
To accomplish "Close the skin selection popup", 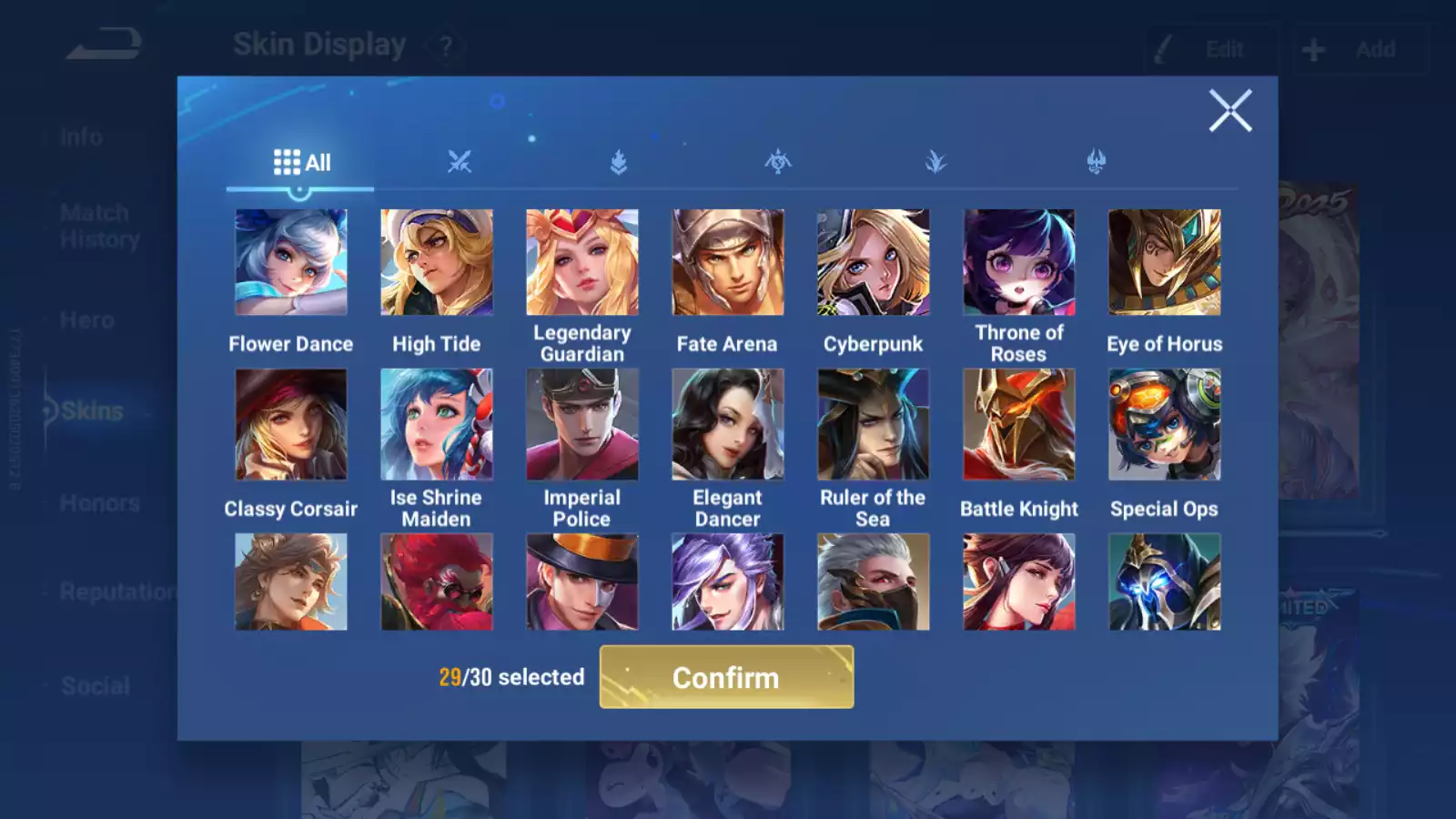I will [x=1230, y=111].
